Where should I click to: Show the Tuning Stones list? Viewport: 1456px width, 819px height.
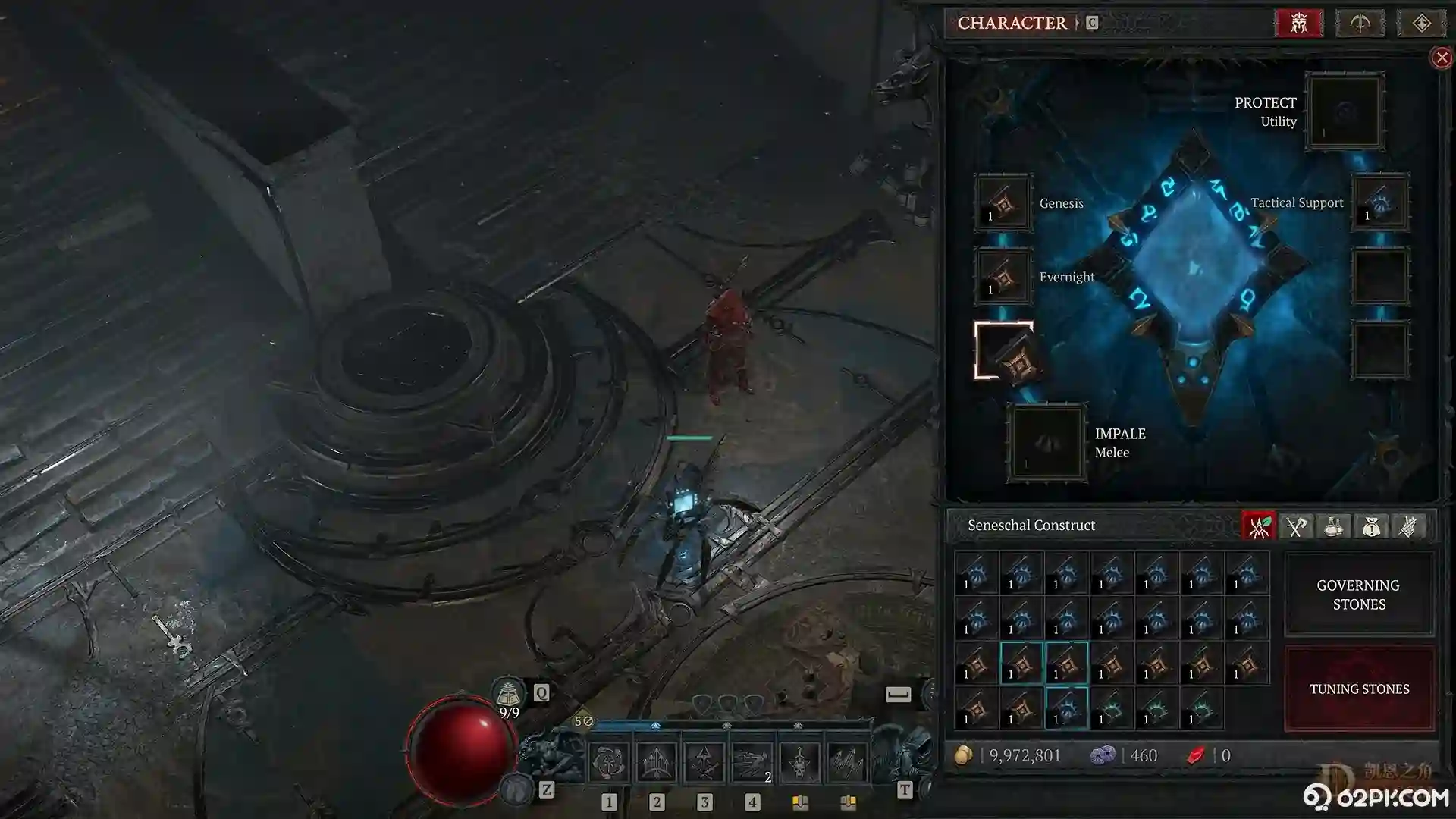click(1358, 689)
